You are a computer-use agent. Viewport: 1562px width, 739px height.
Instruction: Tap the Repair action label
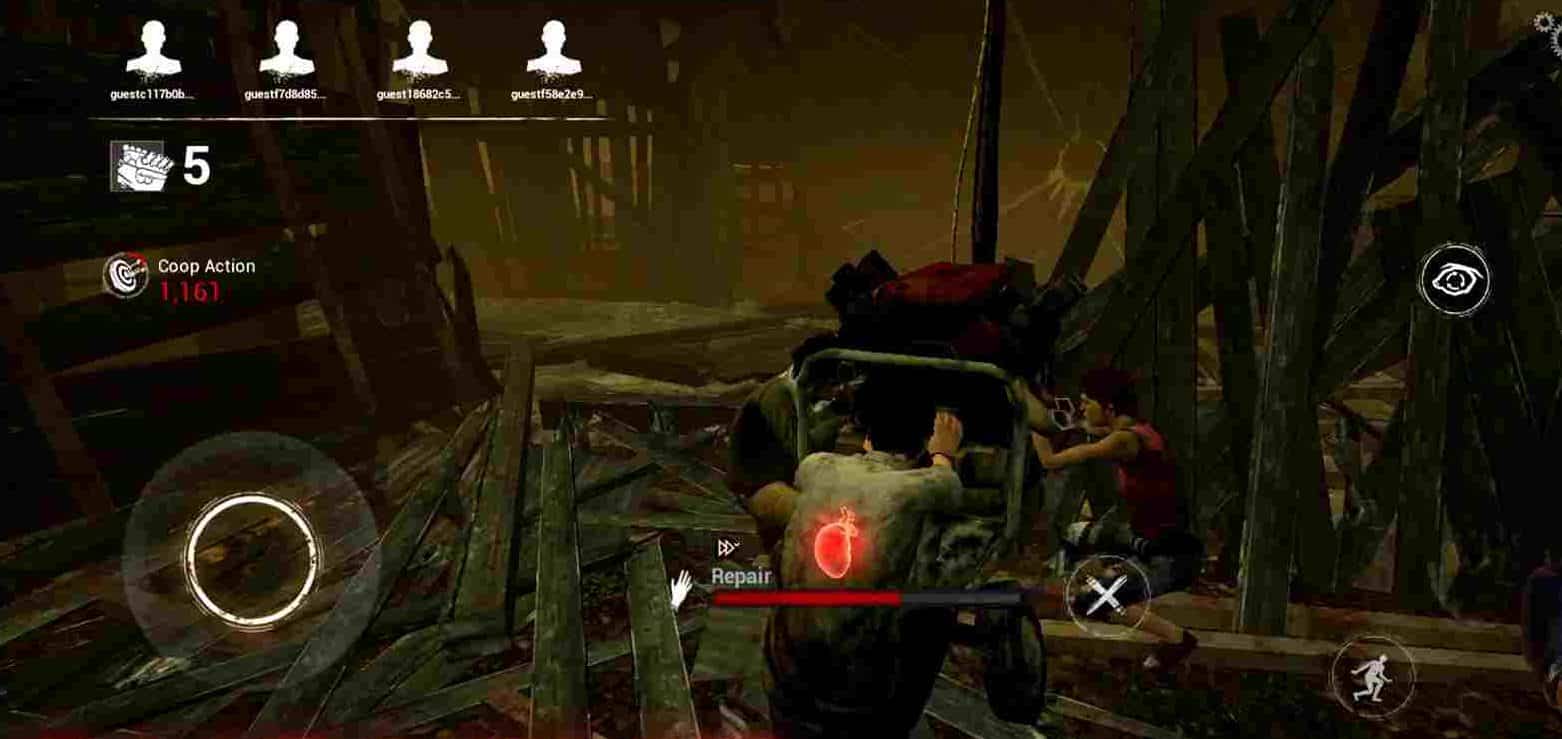coord(742,576)
